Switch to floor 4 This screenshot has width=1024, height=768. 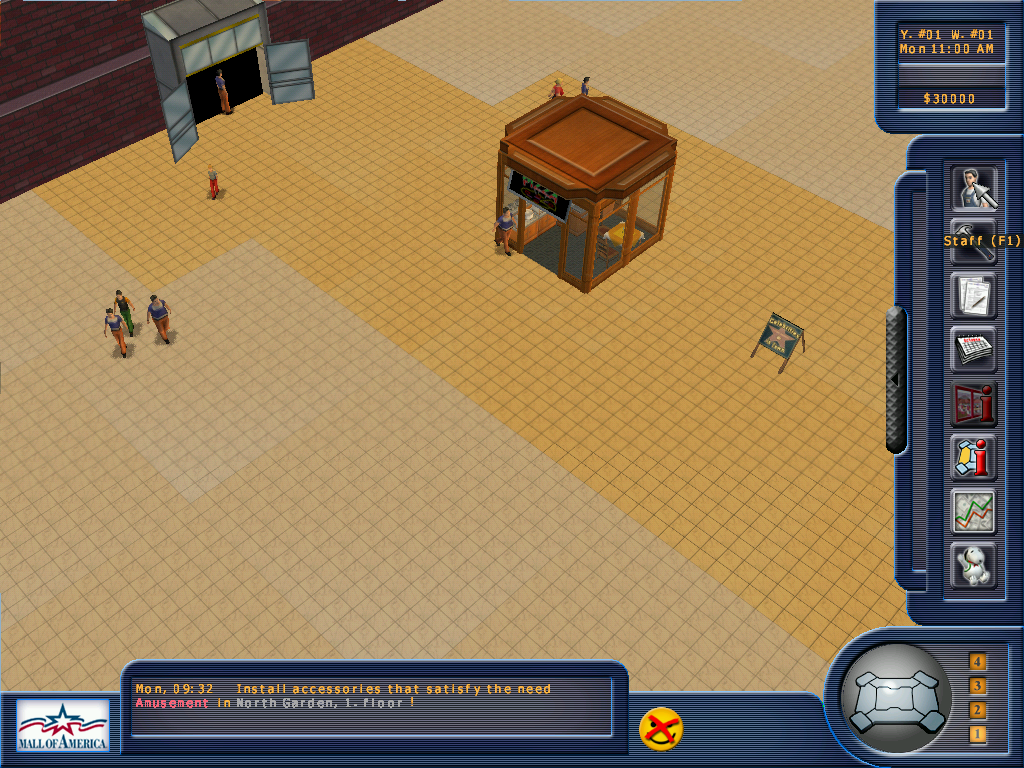pos(977,661)
